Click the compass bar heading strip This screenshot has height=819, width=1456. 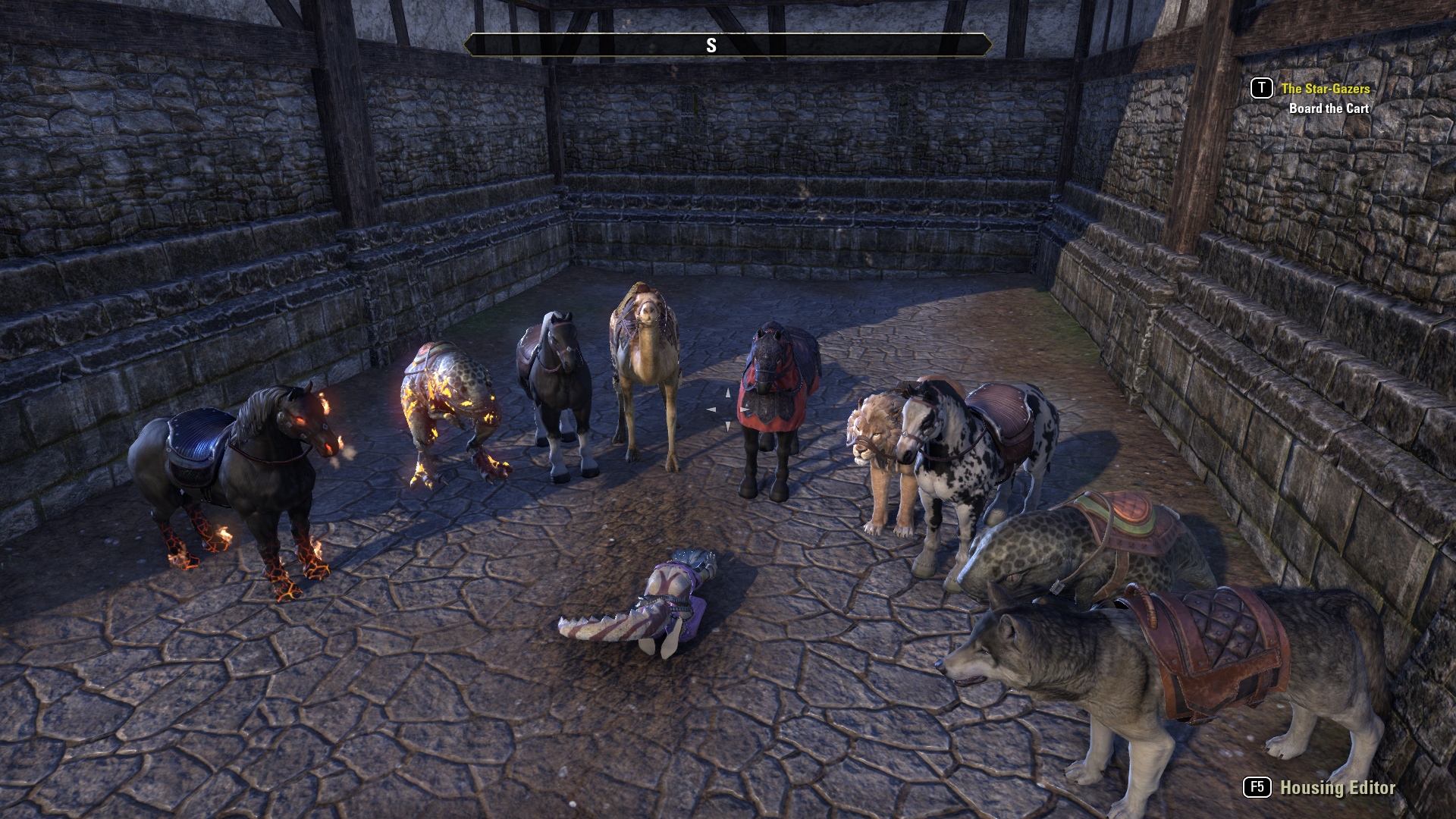coord(727,45)
